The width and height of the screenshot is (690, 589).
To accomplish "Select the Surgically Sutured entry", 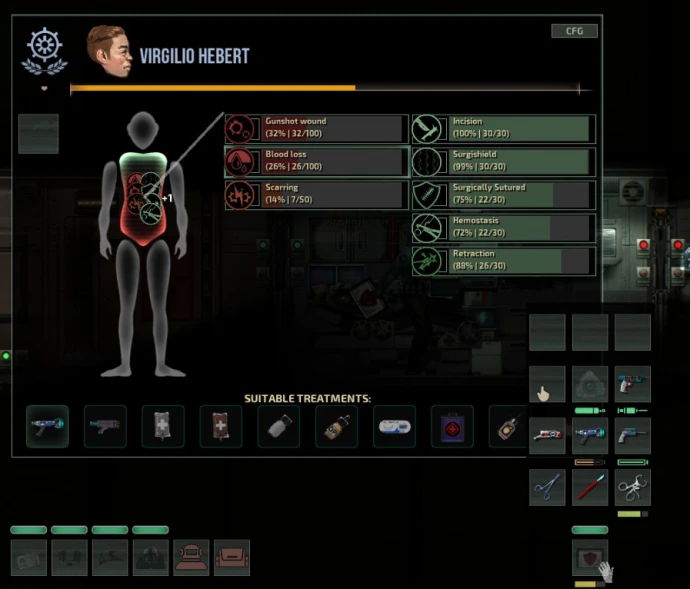I will pyautogui.click(x=503, y=195).
